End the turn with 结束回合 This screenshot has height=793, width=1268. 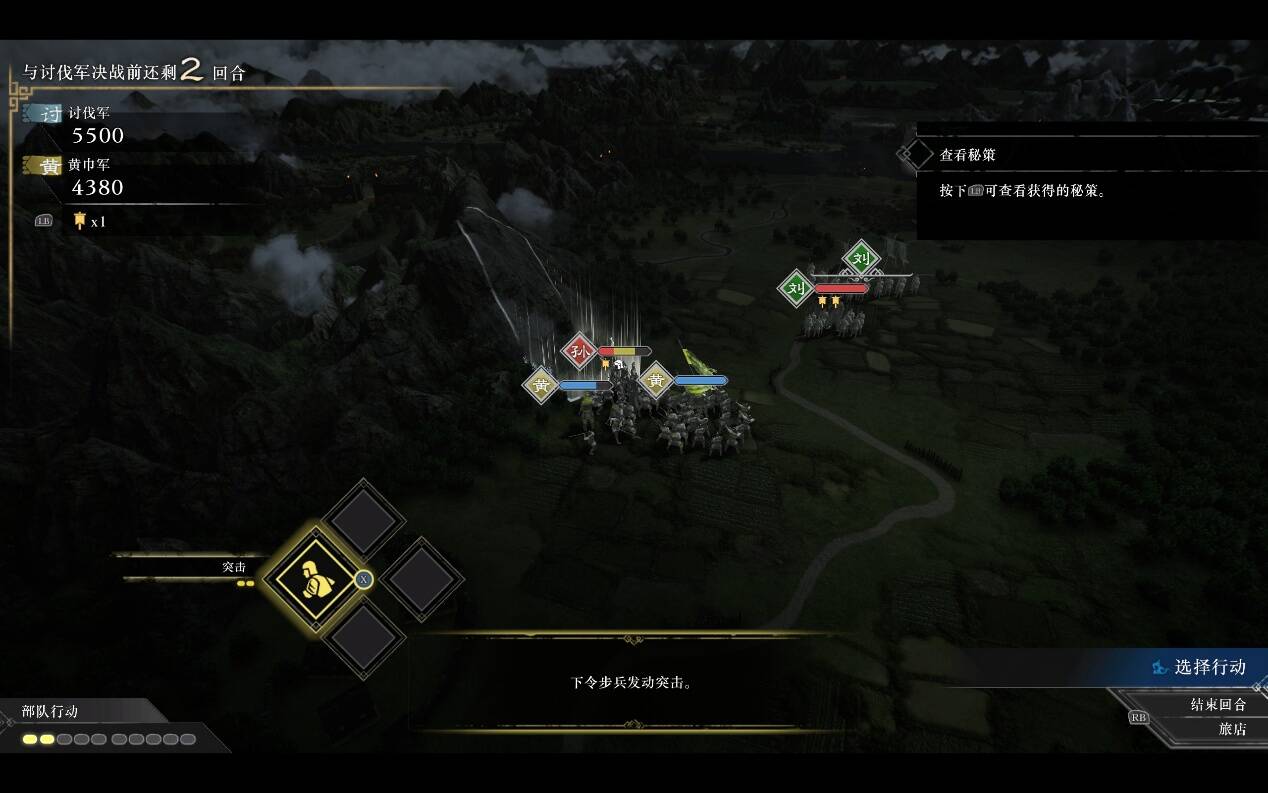pos(1217,704)
